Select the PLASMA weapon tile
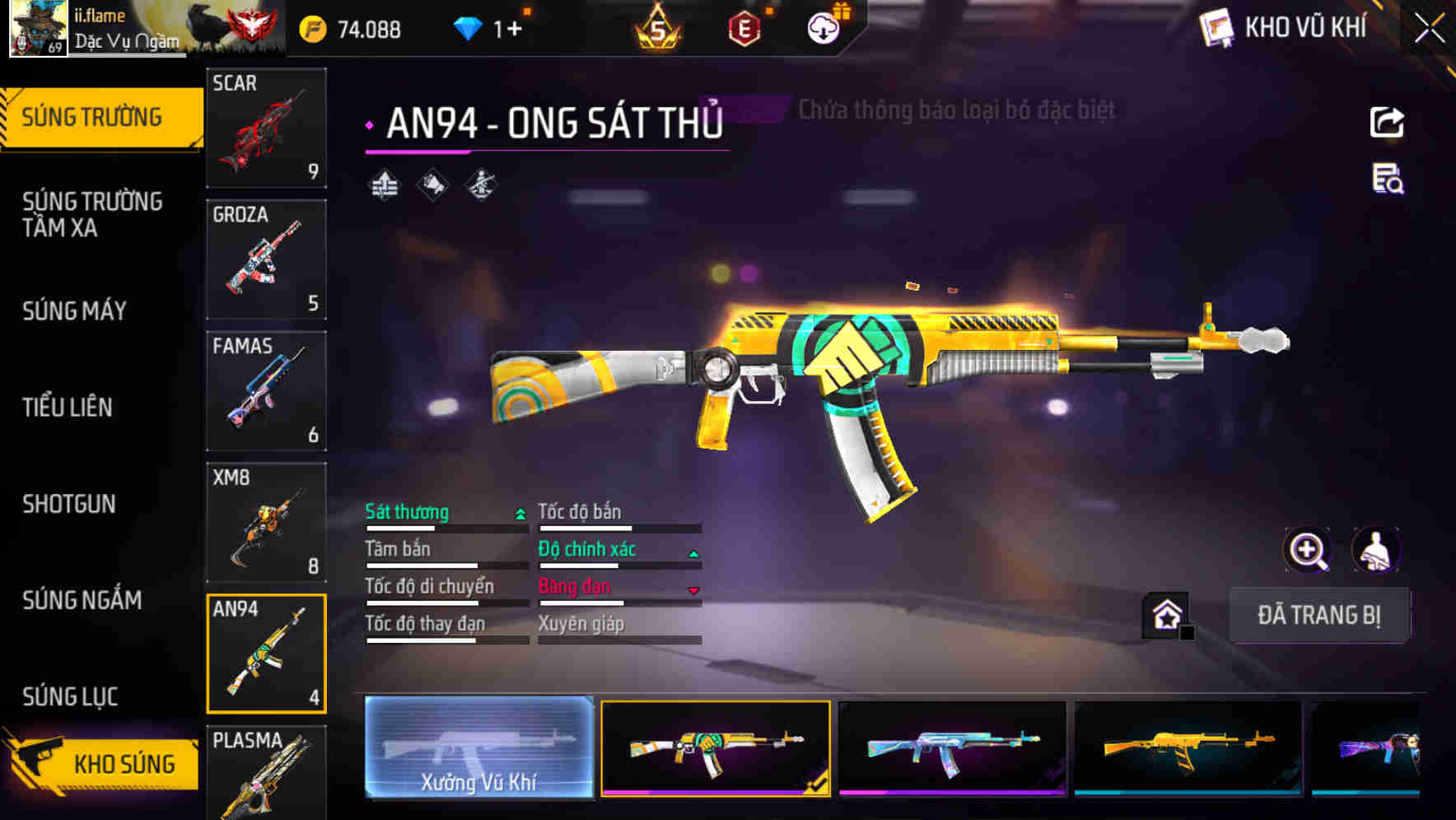This screenshot has height=820, width=1456. pyautogui.click(x=266, y=774)
